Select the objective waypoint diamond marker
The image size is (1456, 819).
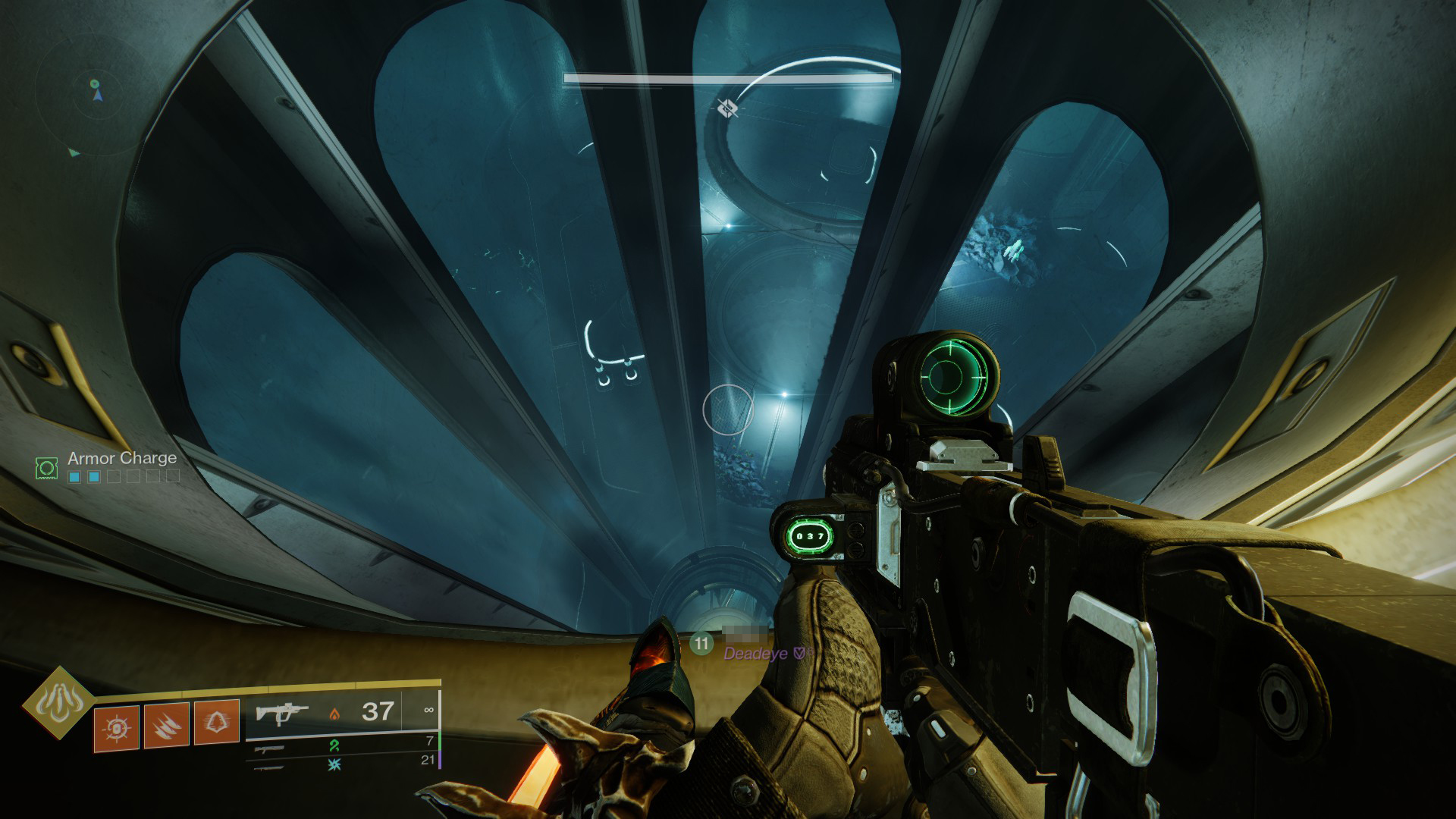tap(728, 109)
